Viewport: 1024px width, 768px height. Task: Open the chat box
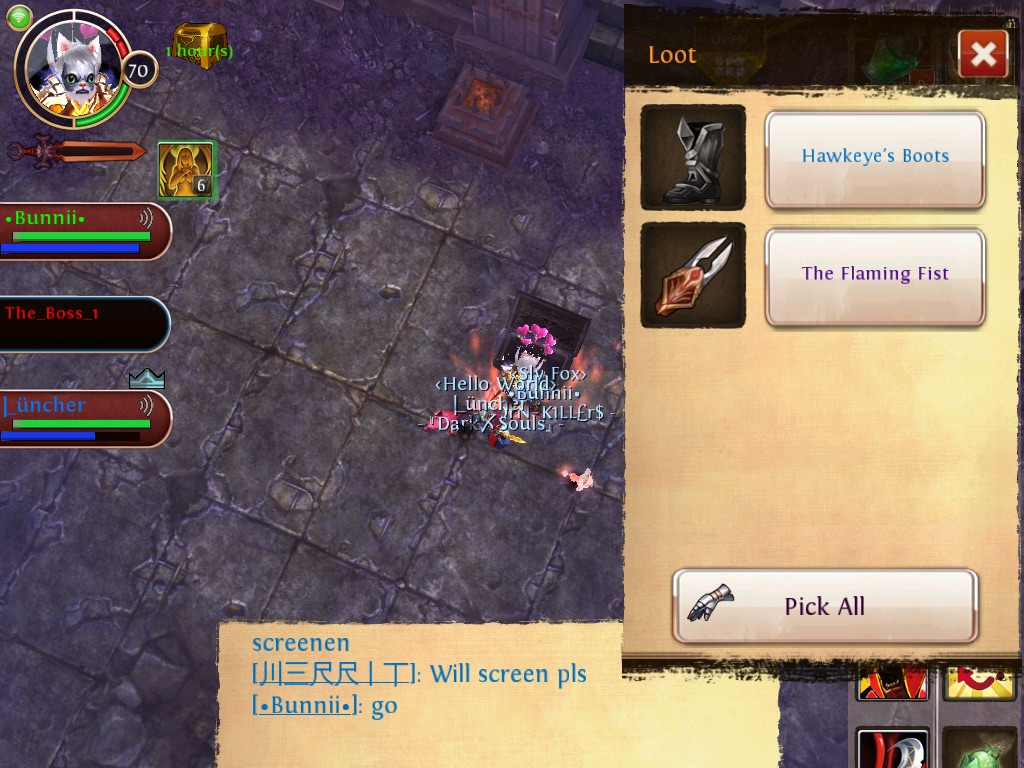pyautogui.click(x=420, y=690)
